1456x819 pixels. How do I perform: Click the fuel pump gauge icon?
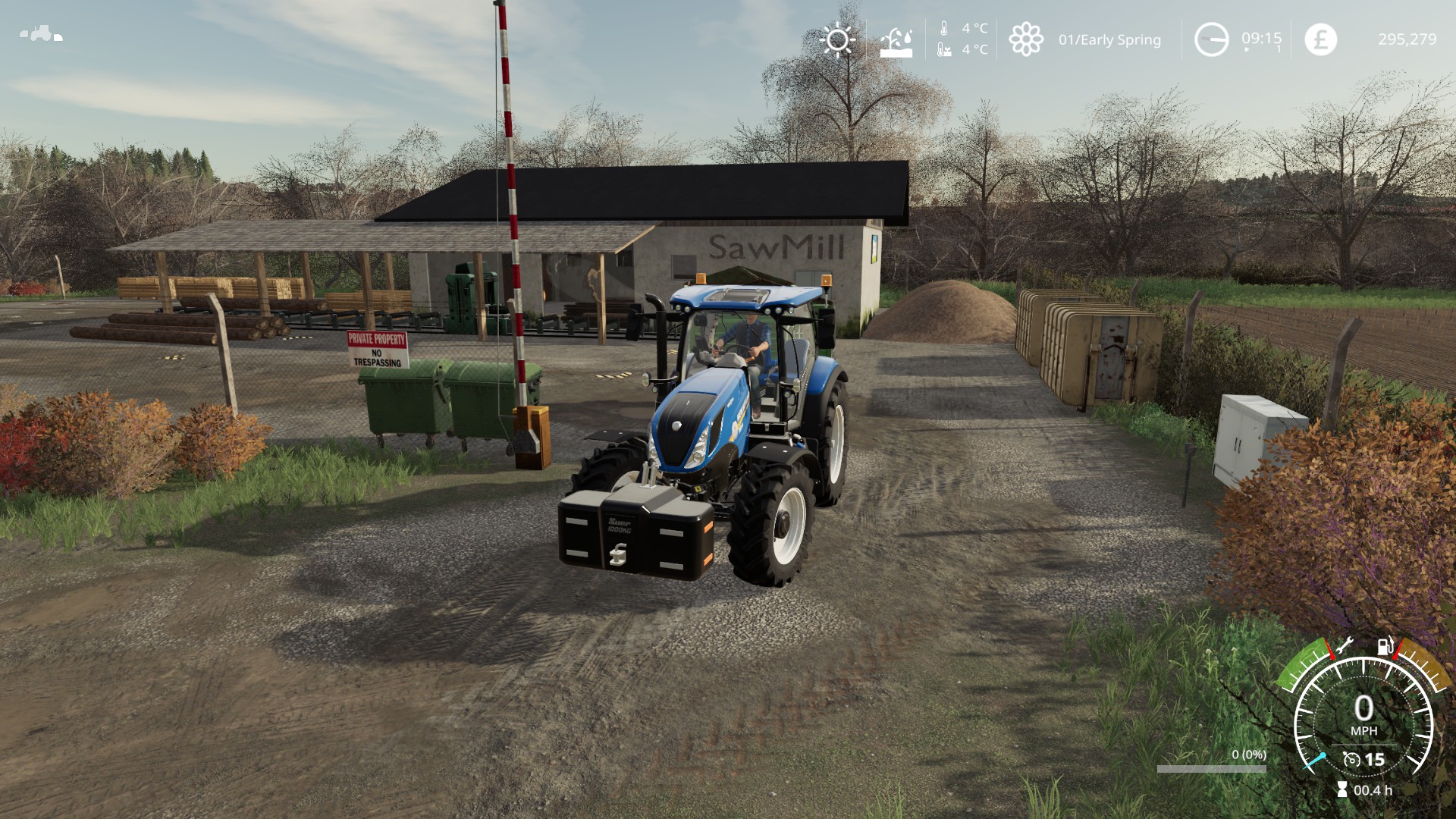(x=1385, y=646)
